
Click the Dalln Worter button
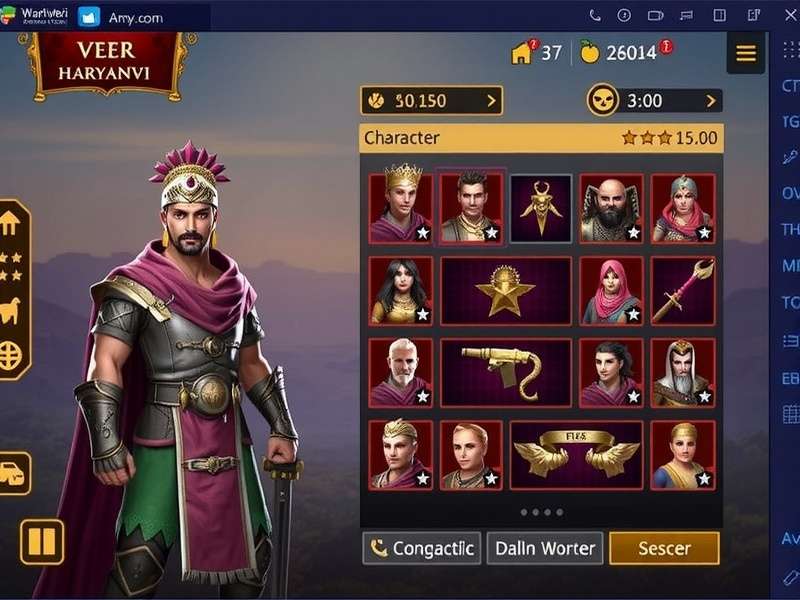coord(545,548)
